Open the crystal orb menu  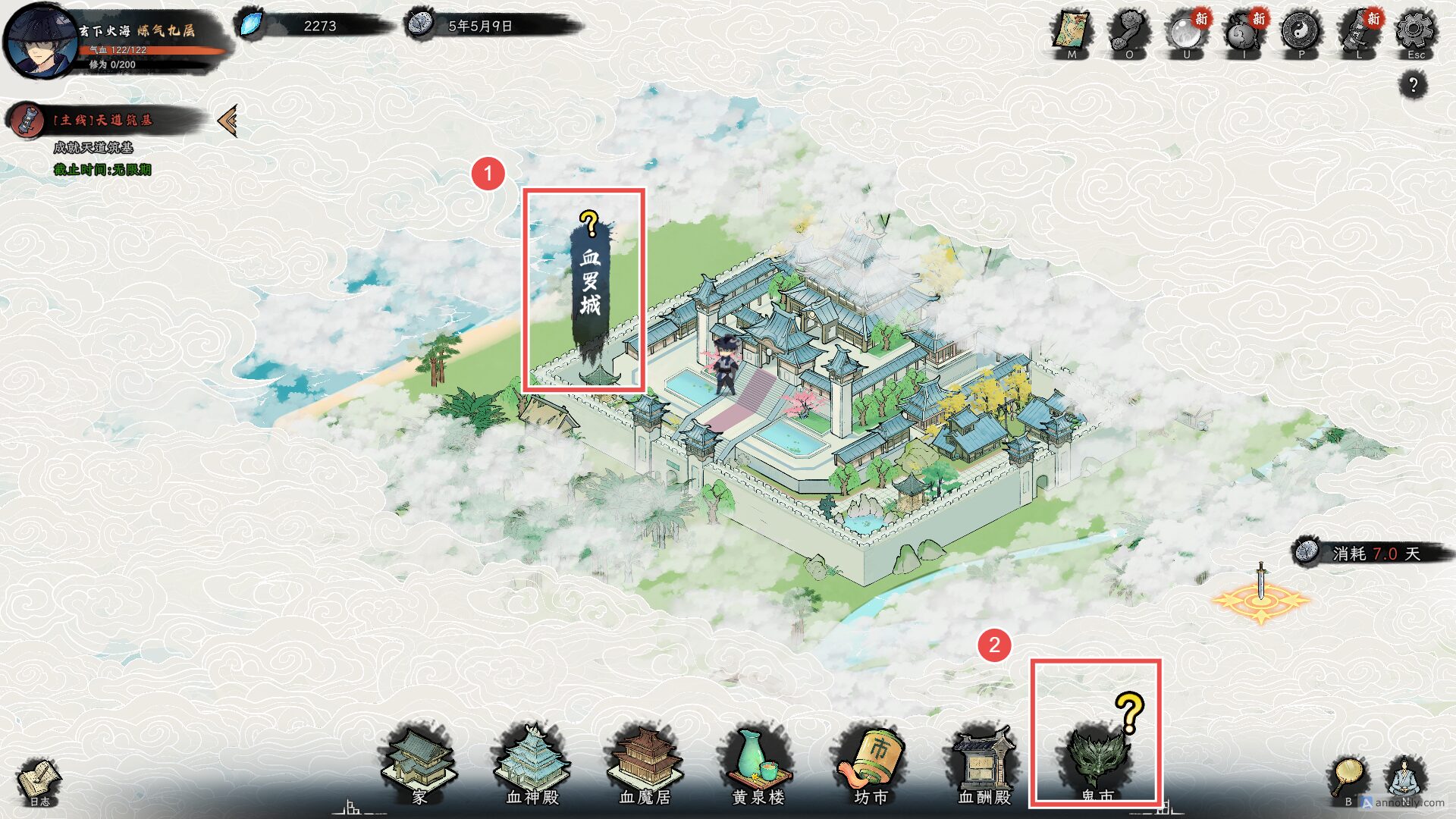pos(1186,33)
